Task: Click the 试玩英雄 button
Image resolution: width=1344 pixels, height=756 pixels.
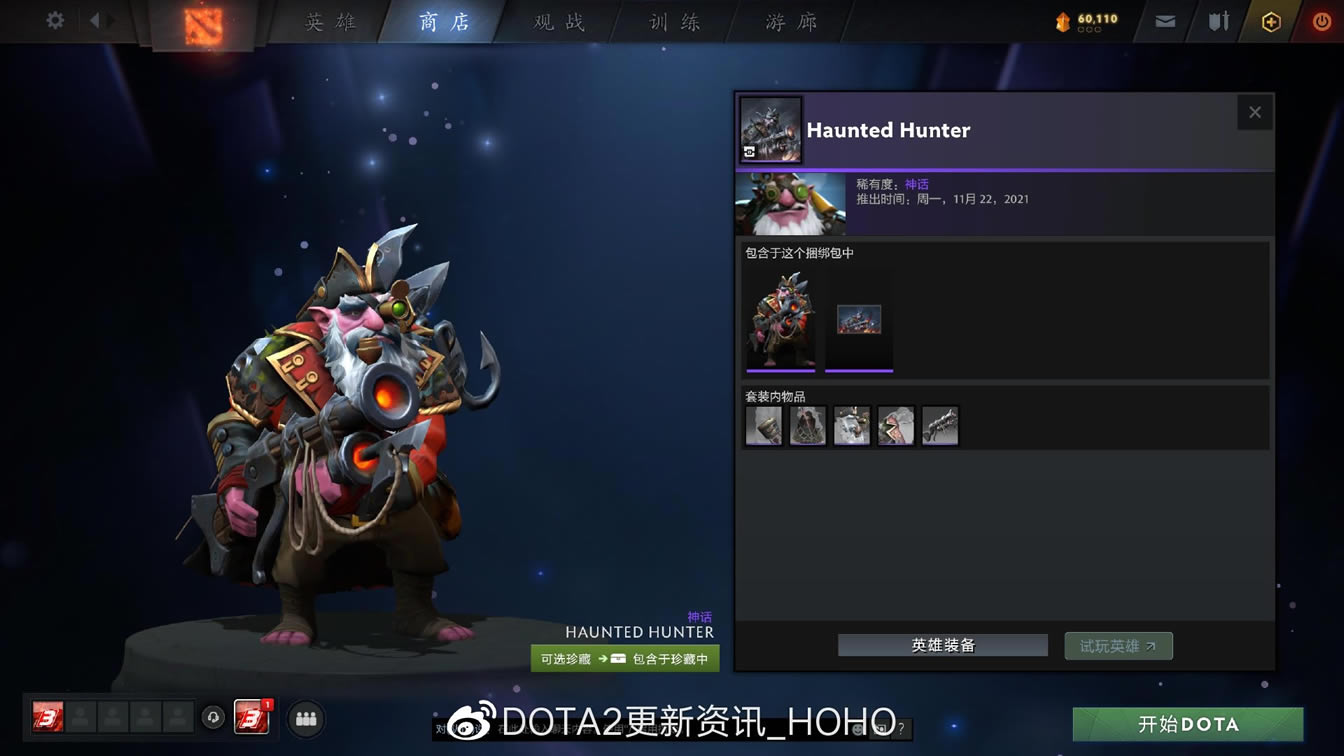Action: [1117, 645]
